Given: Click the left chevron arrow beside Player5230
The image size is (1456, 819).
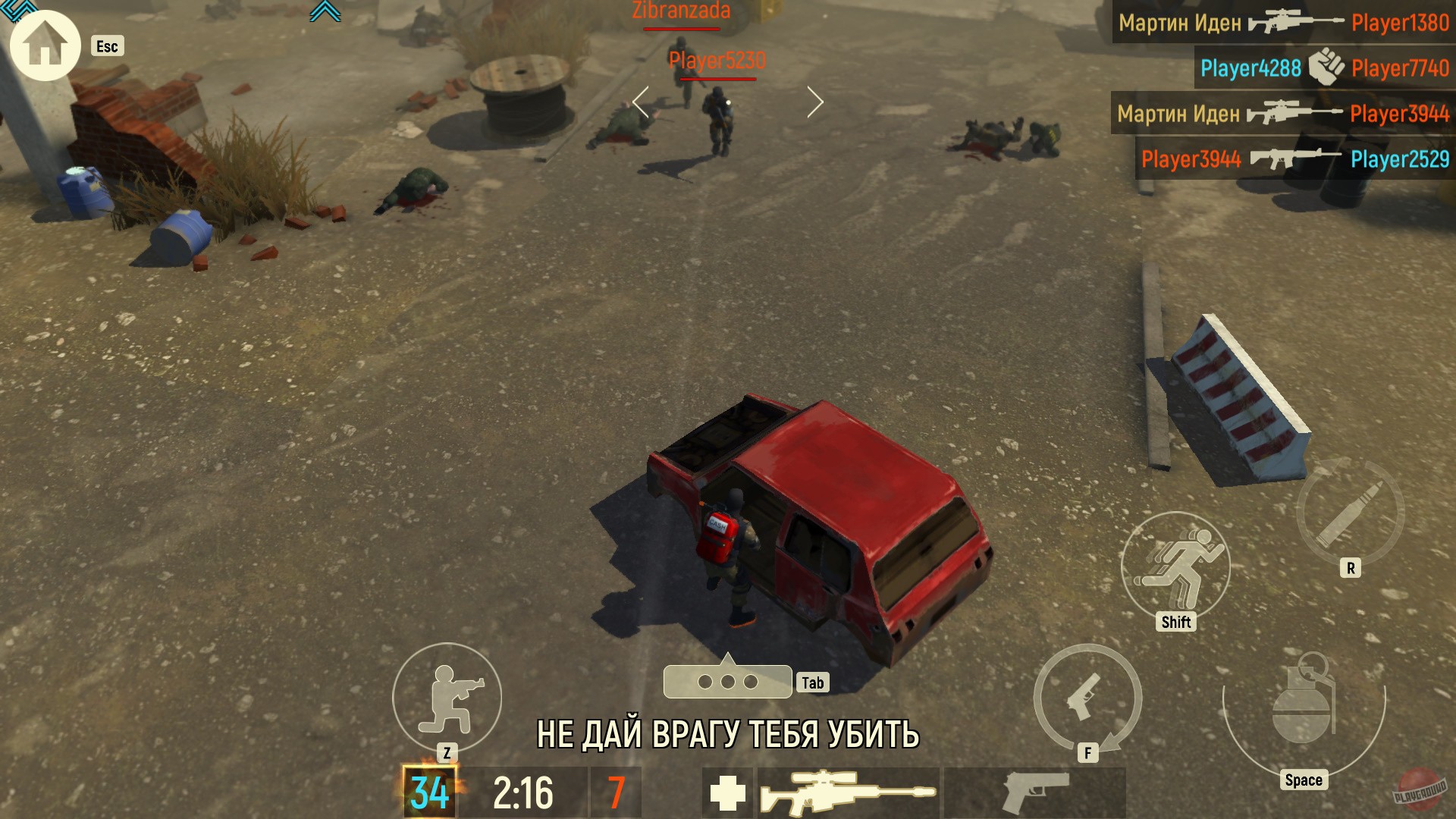Looking at the screenshot, I should pos(638,101).
